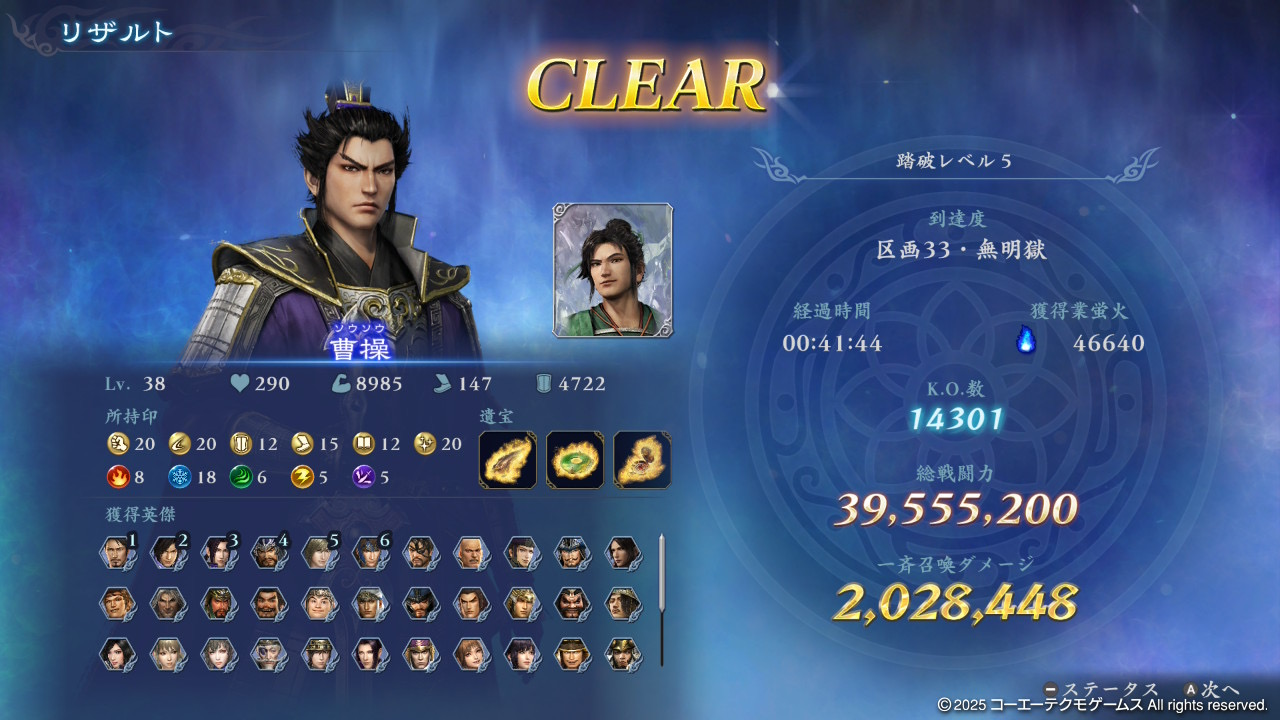
Task: Choose the lightning bolt emblem icon
Action: 303,477
